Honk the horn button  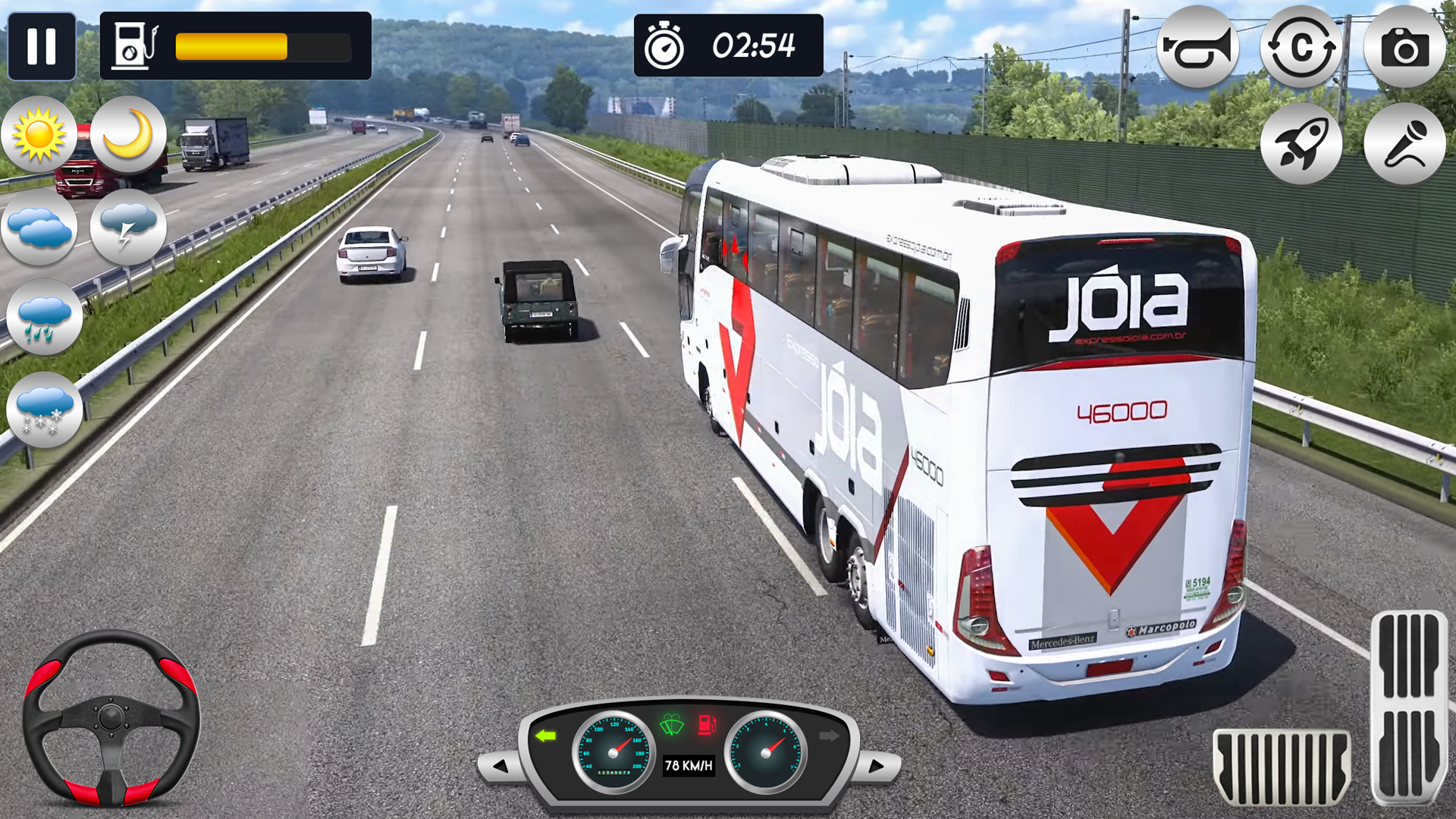[1197, 48]
